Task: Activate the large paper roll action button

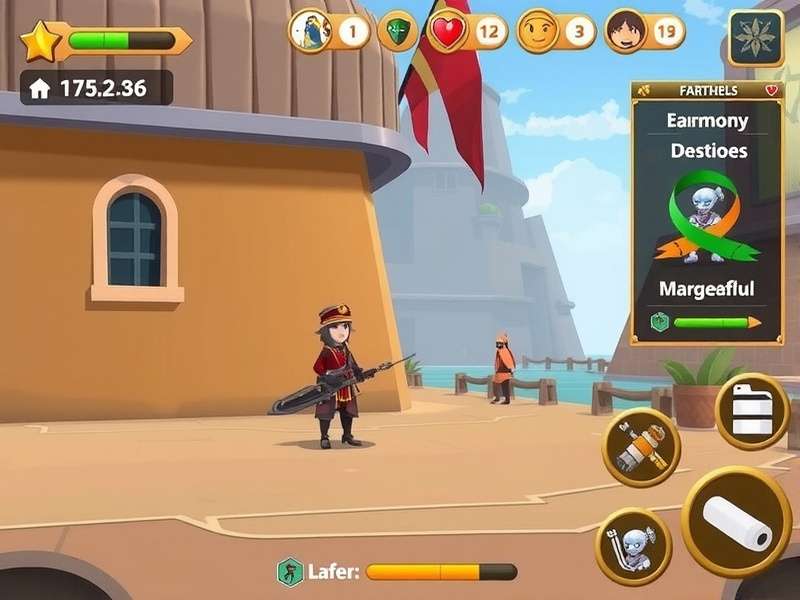Action: (x=736, y=522)
